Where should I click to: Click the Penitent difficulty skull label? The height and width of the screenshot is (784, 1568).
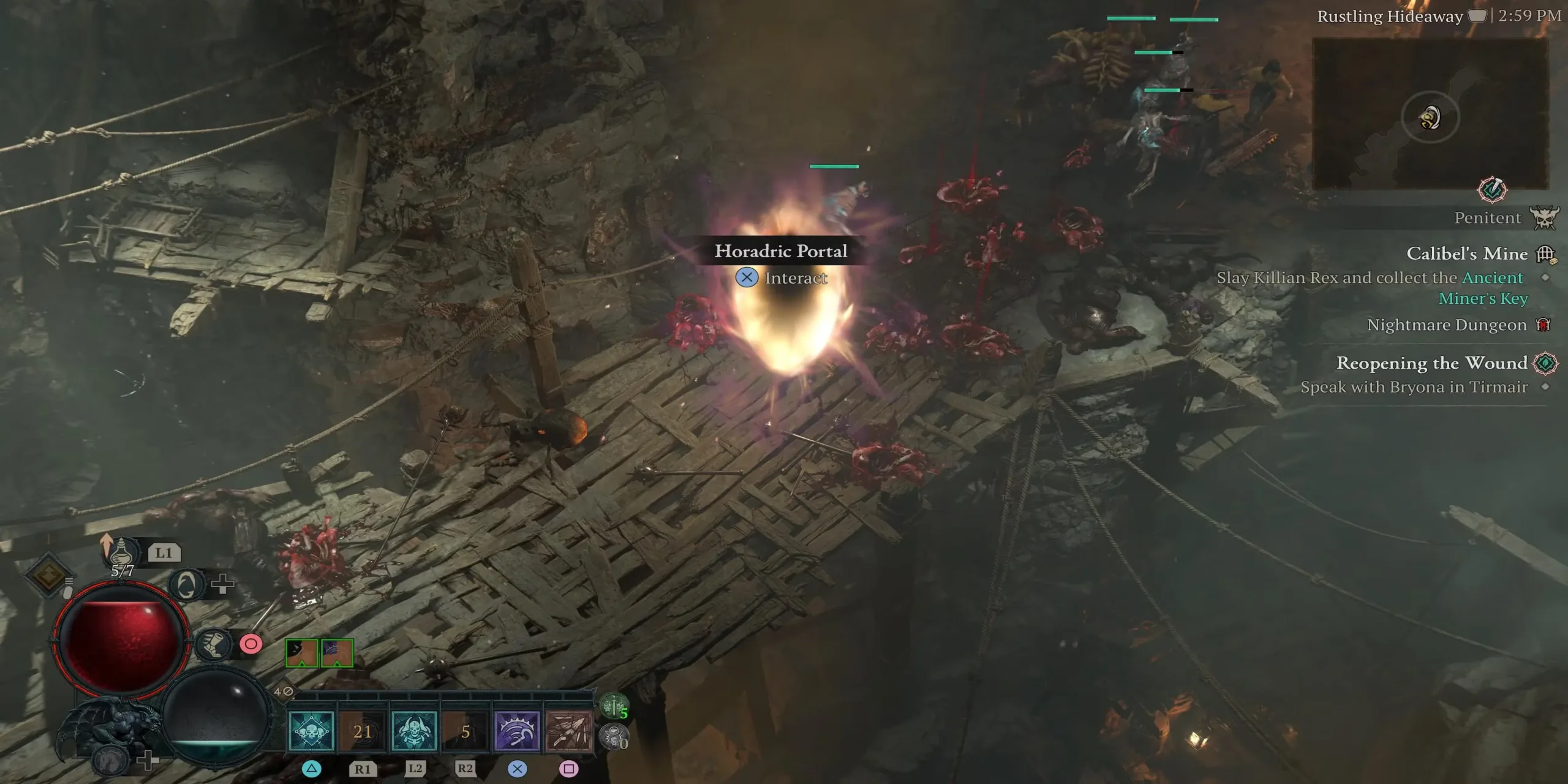click(1543, 218)
